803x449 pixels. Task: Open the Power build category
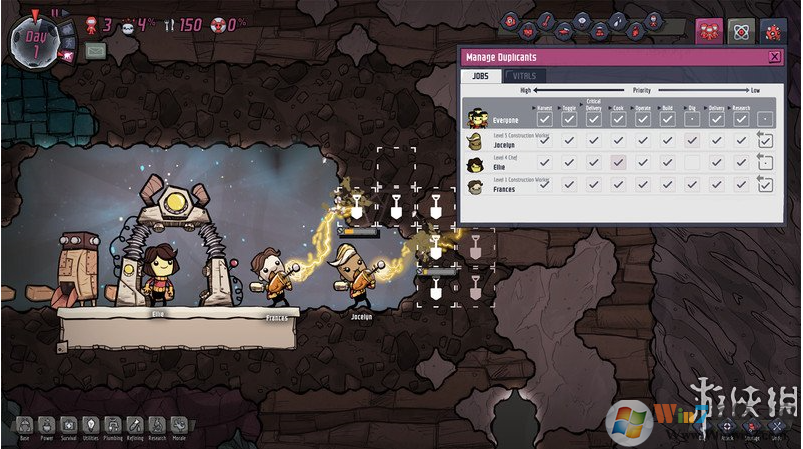point(45,426)
